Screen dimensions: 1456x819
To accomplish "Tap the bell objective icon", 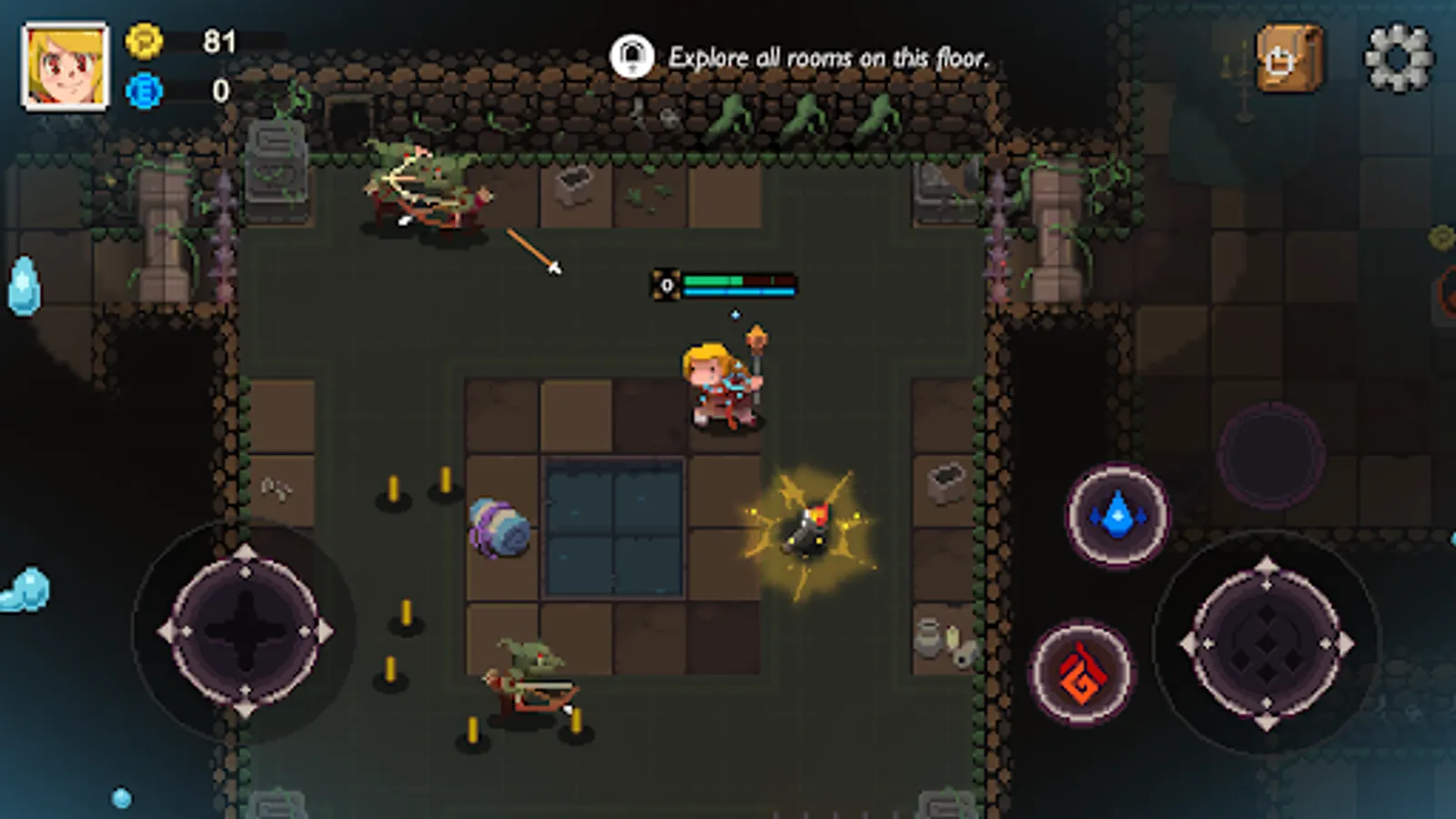I will pyautogui.click(x=632, y=56).
